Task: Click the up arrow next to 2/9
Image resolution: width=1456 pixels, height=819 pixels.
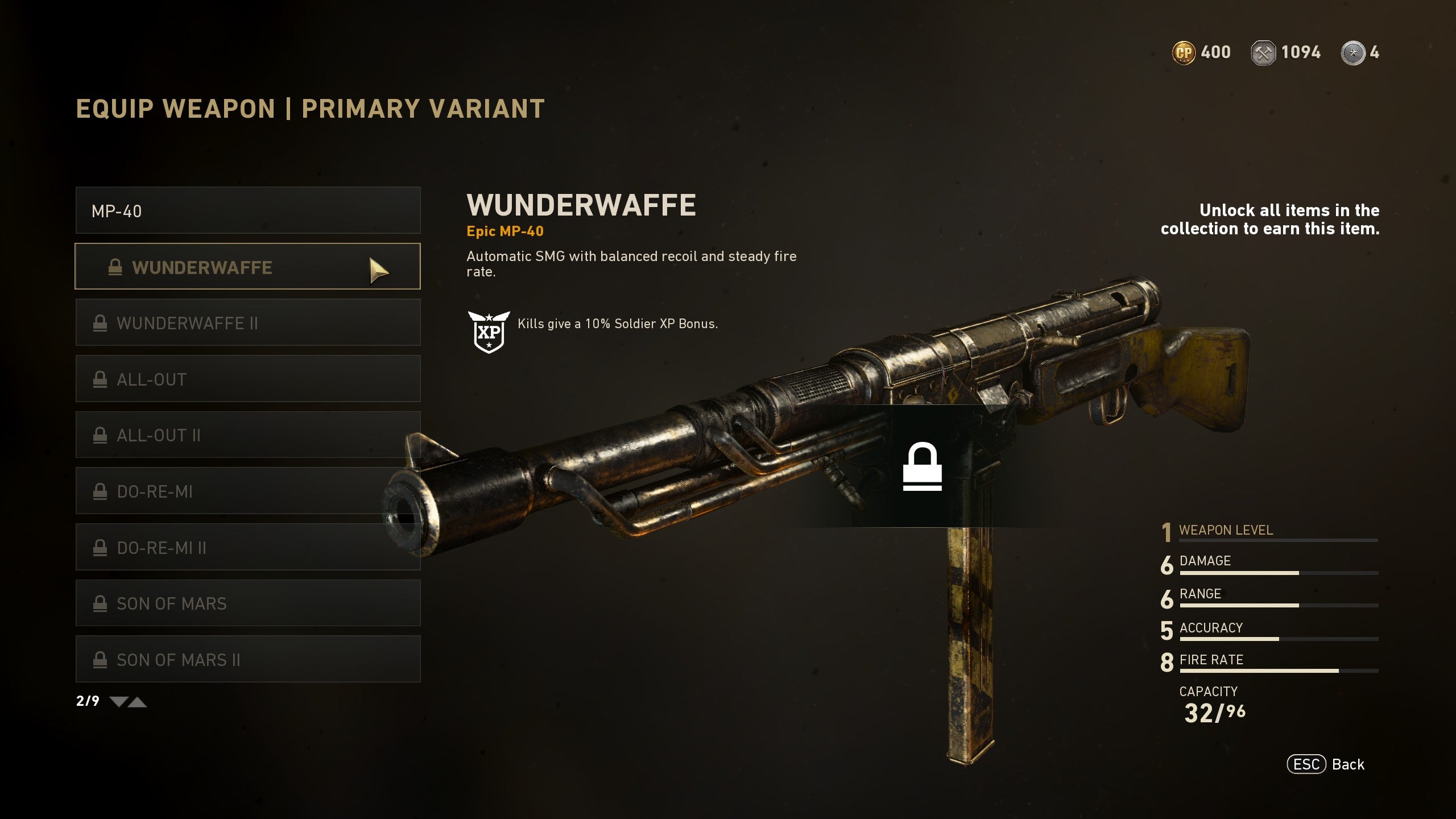Action: [137, 702]
